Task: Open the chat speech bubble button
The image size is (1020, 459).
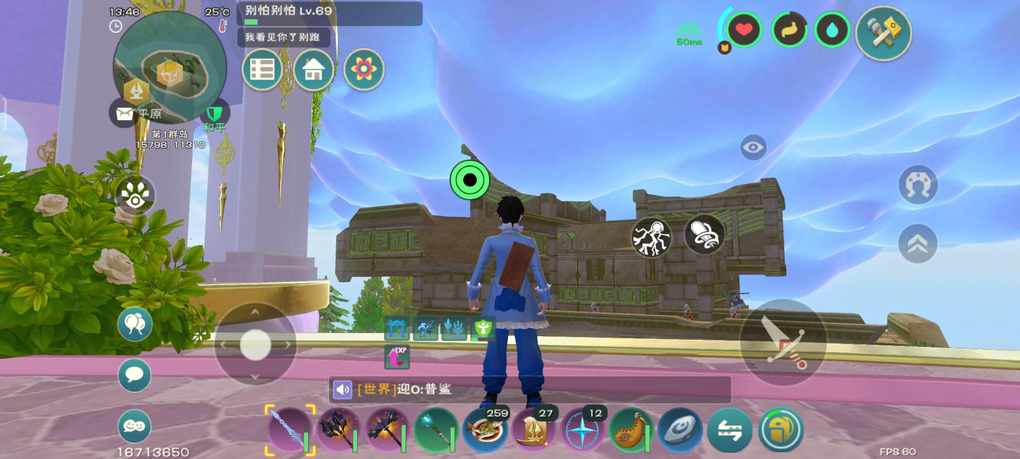Action: click(134, 375)
